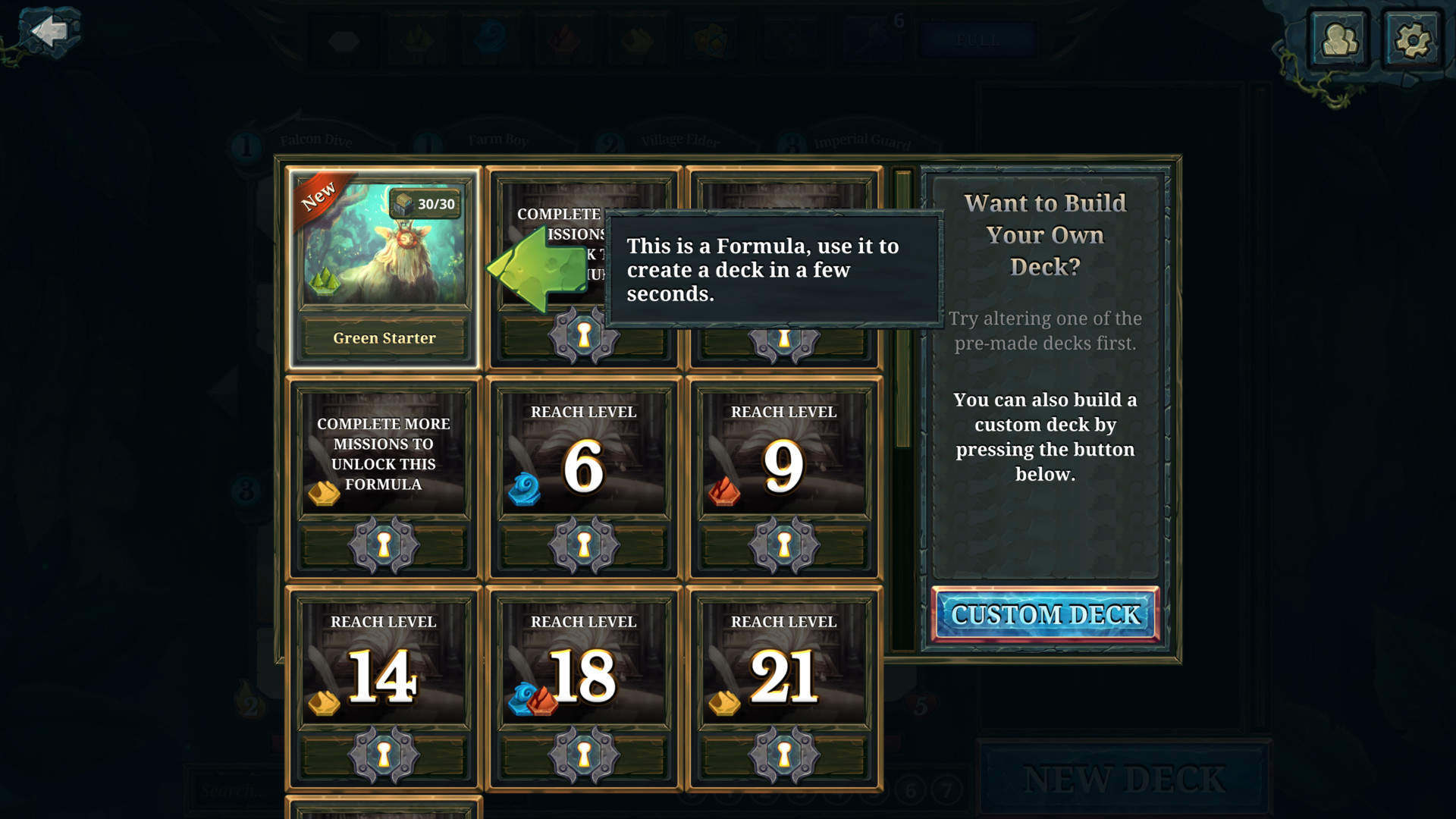Select the locked Reach Level 18 formula
The width and height of the screenshot is (1456, 819).
584,688
